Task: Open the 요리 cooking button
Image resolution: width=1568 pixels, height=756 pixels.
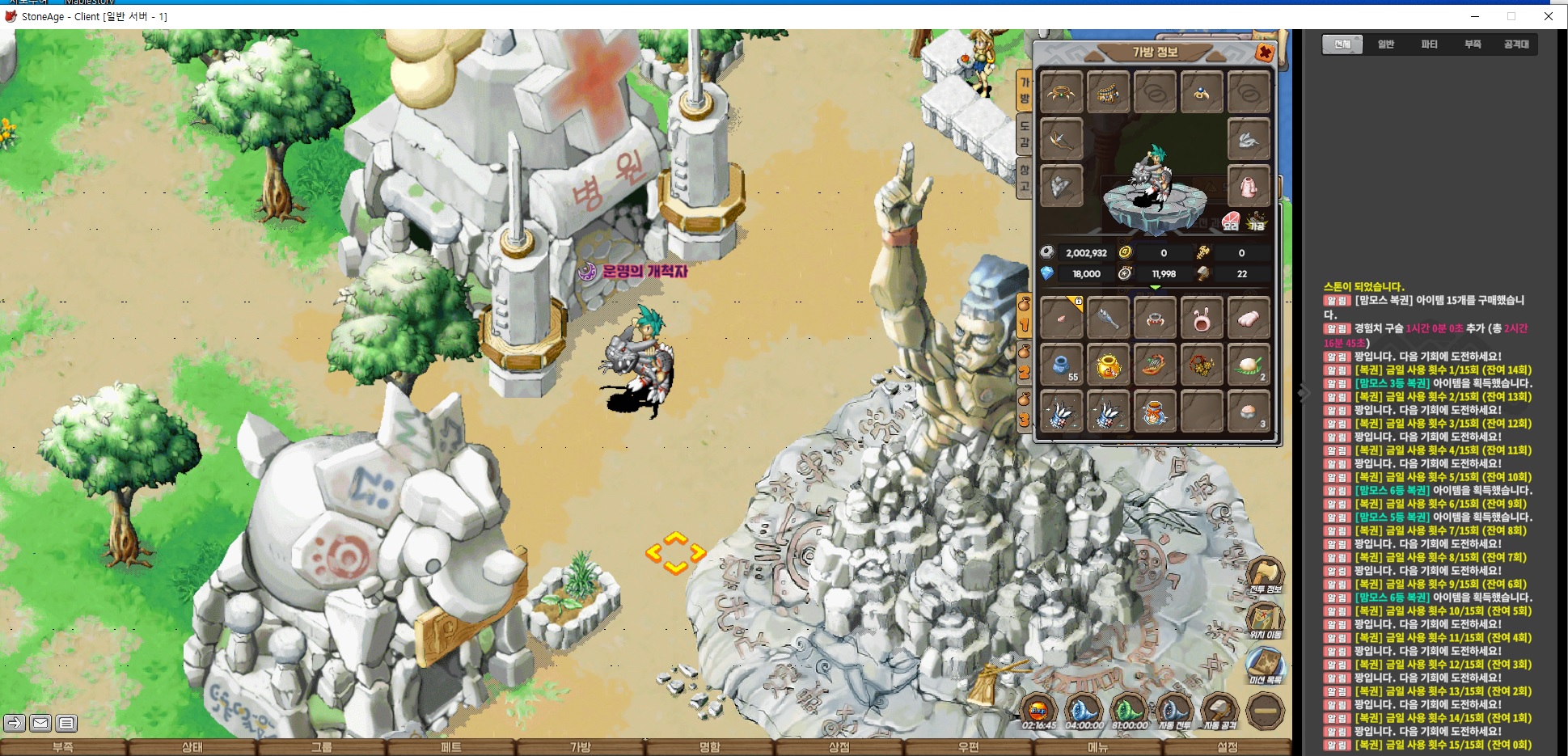Action: pos(1231,222)
